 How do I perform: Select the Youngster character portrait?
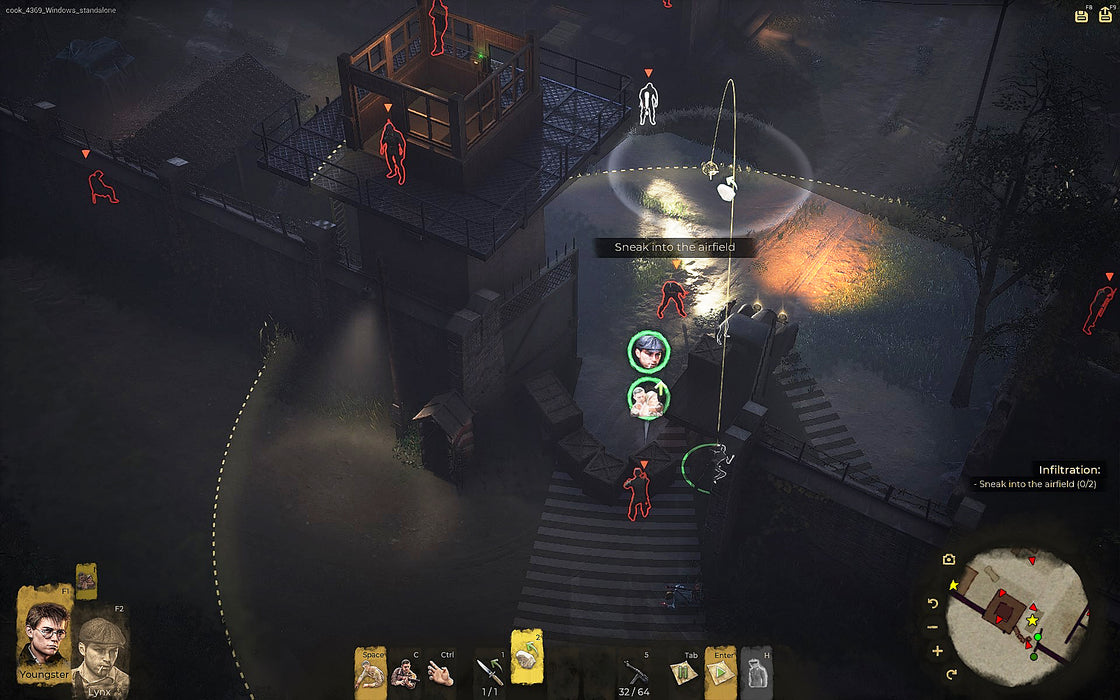tap(43, 634)
